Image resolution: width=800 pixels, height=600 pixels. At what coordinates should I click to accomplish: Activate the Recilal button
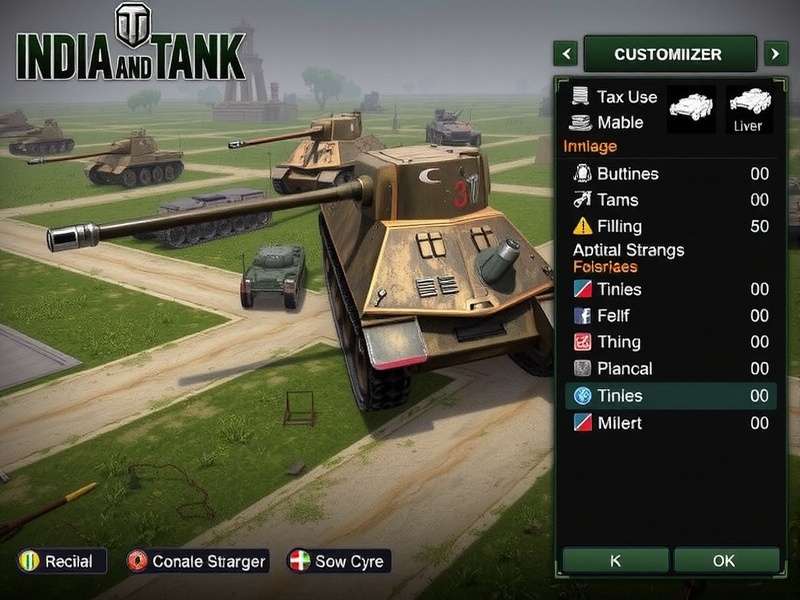tap(57, 561)
